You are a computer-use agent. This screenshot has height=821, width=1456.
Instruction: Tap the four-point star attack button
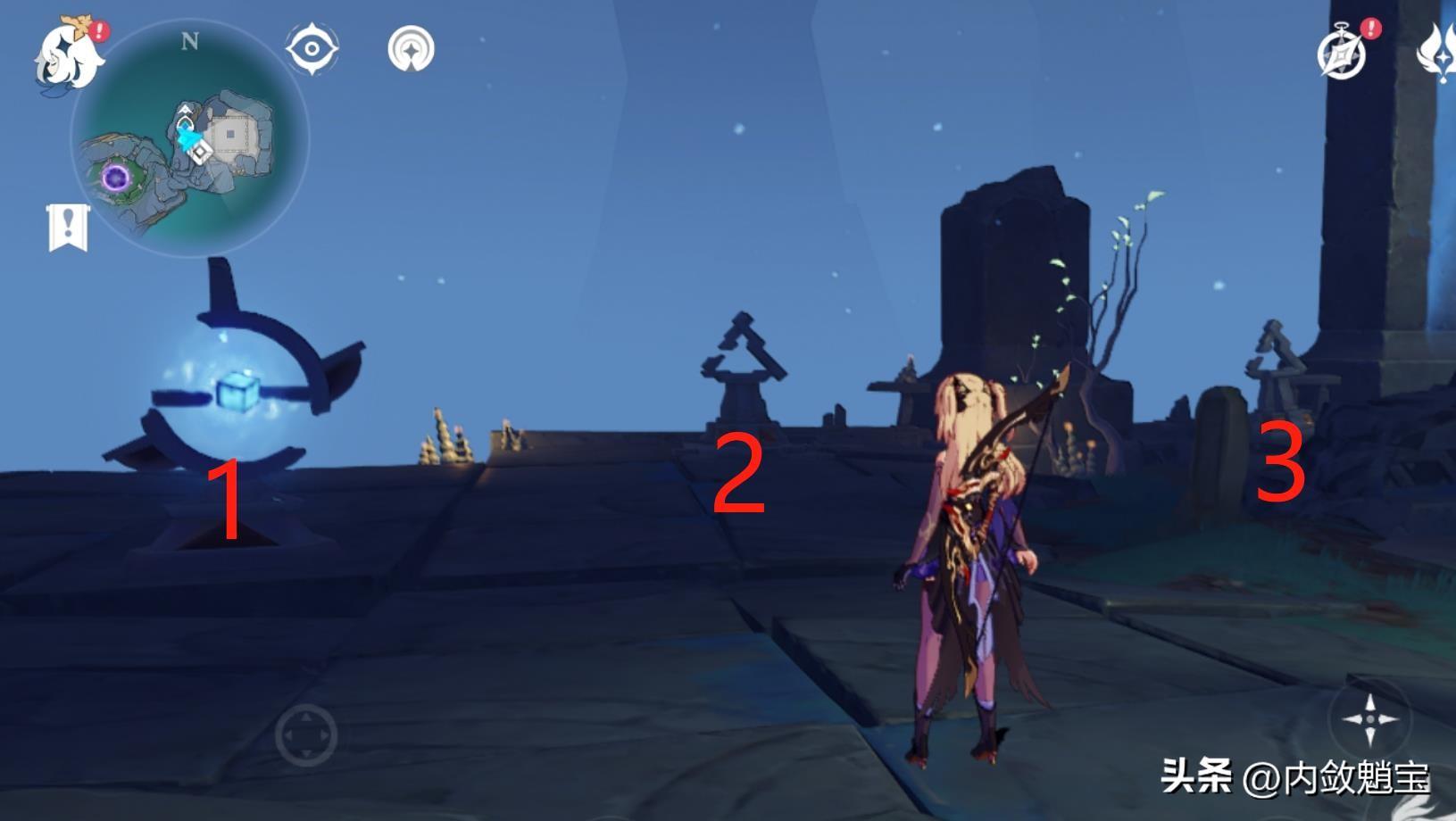pos(1369,718)
